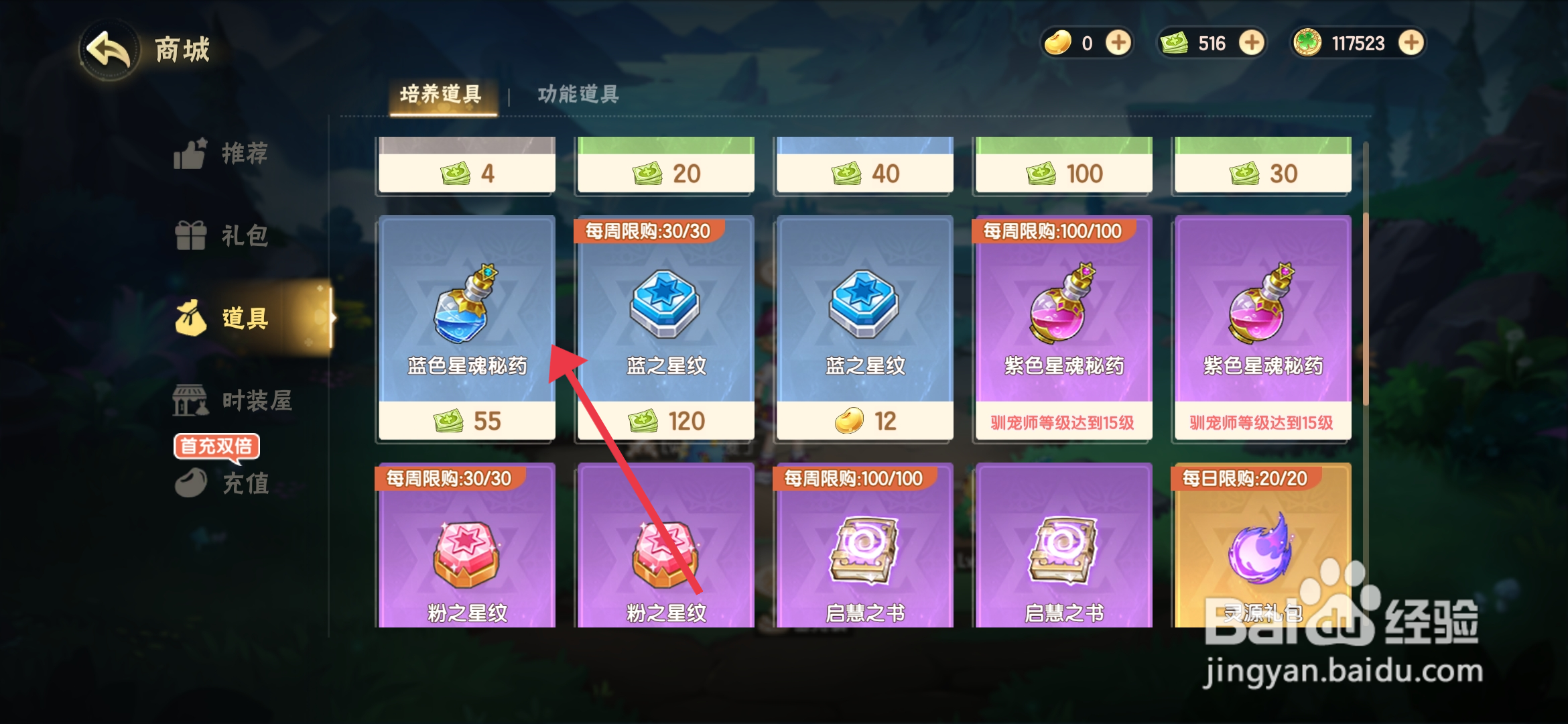Click the gold coin currency icon
This screenshot has width=1568, height=724.
pyautogui.click(x=1059, y=42)
